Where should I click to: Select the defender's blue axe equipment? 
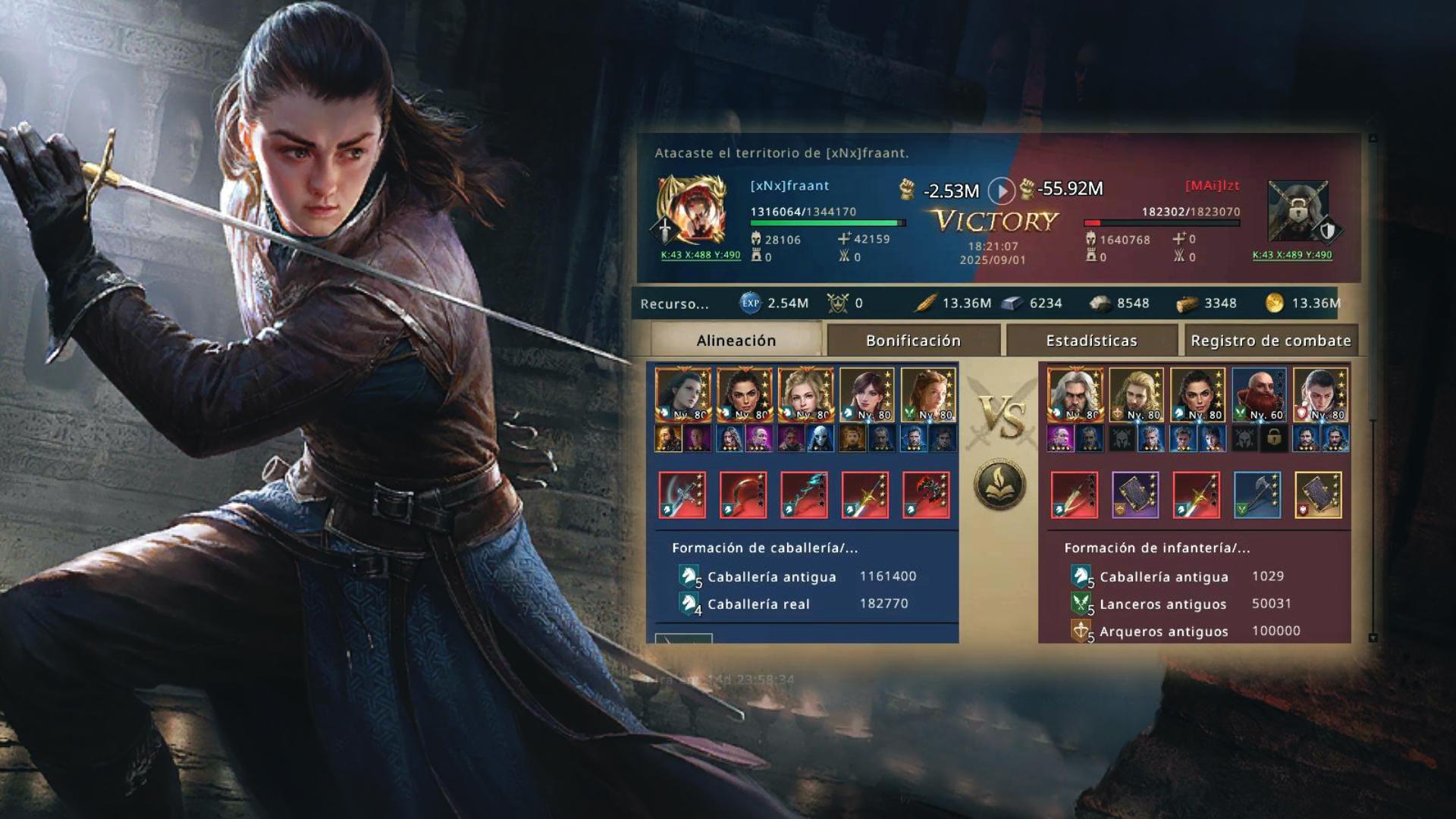[x=1257, y=495]
